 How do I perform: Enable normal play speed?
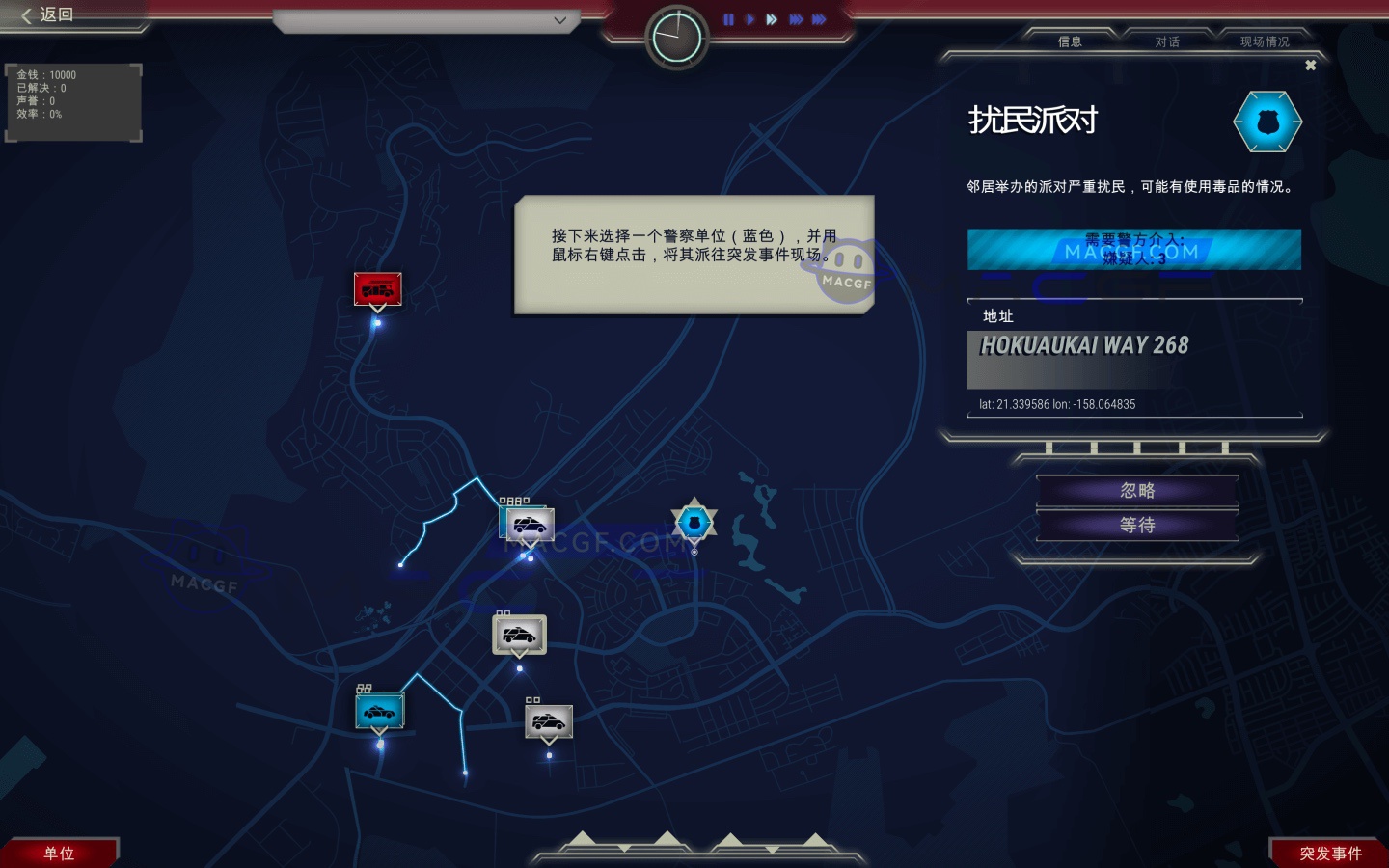(x=750, y=19)
